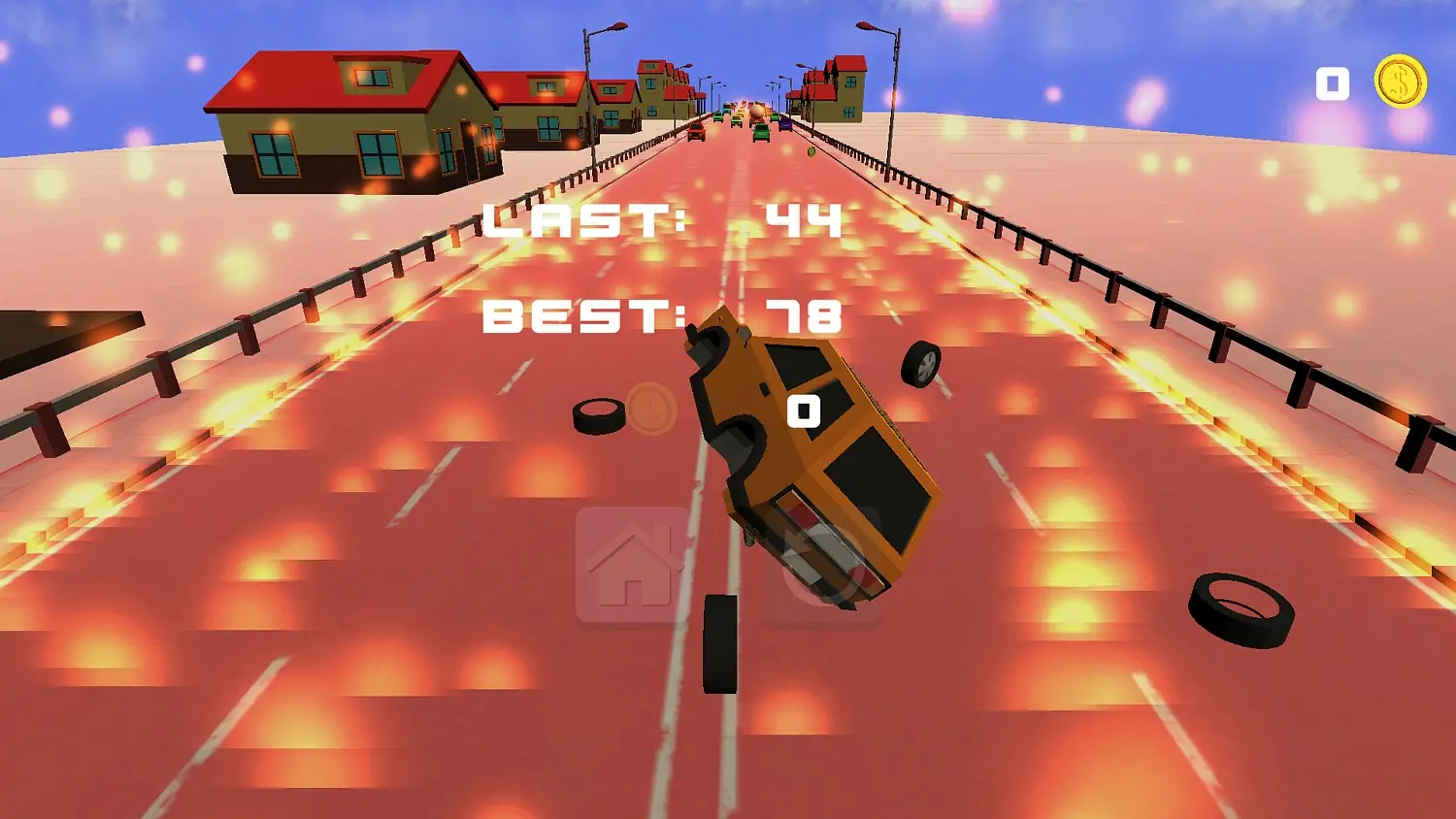Click the white coin counter box showing 0
Viewport: 1456px width, 819px height.
click(1331, 82)
